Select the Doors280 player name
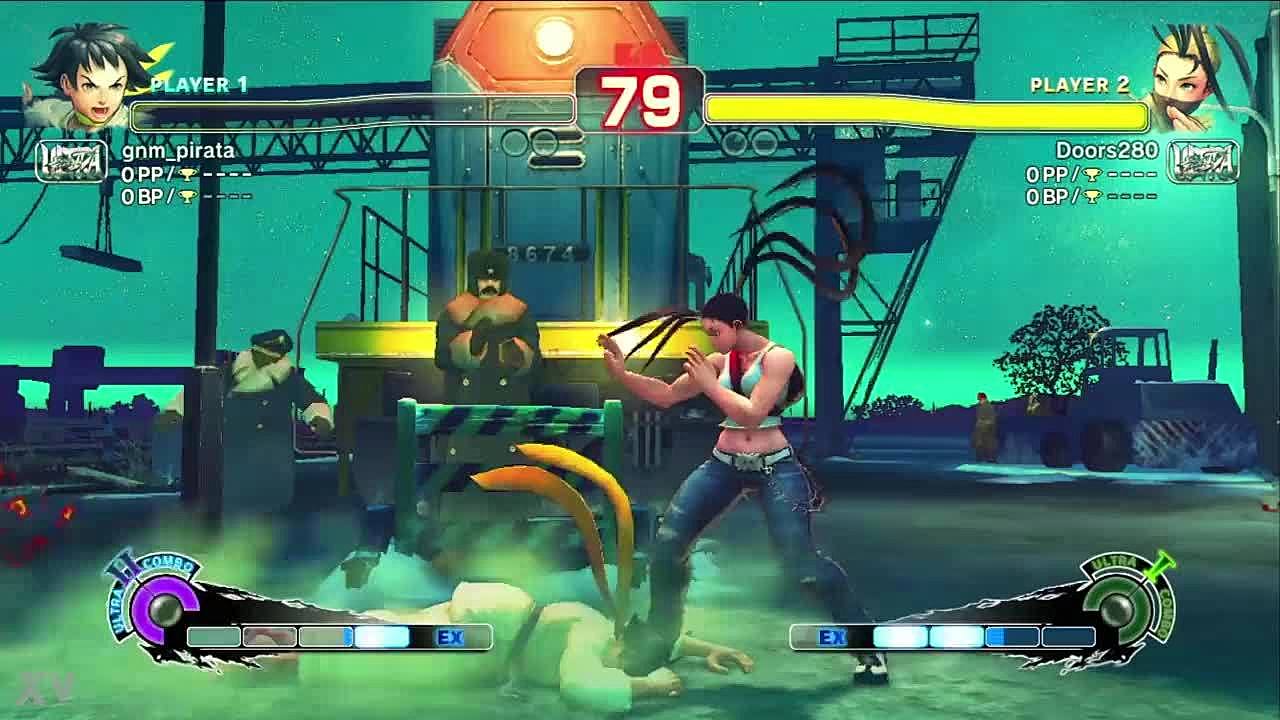This screenshot has height=720, width=1280. tap(1106, 151)
